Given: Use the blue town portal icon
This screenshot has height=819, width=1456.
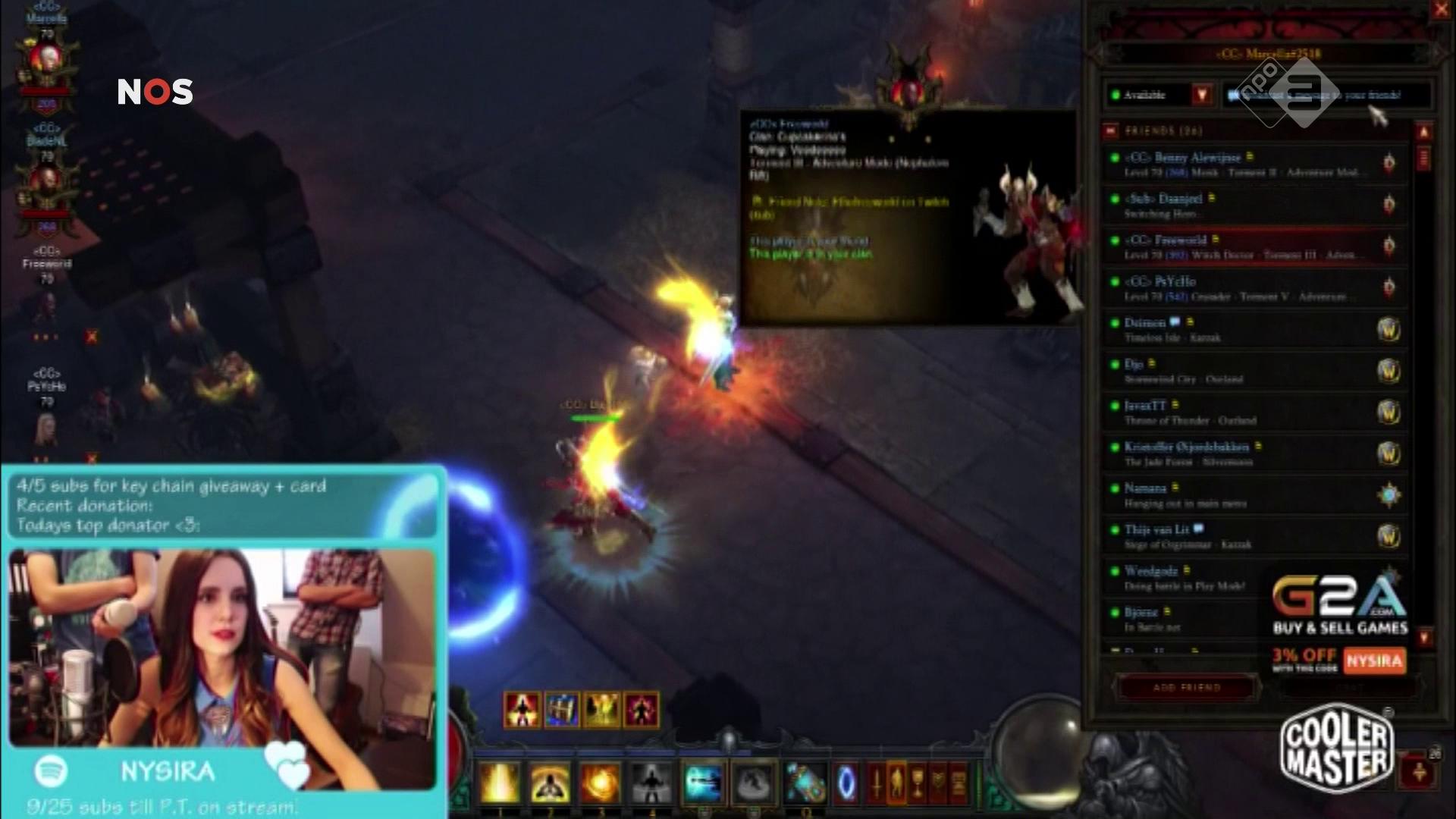Looking at the screenshot, I should (846, 783).
